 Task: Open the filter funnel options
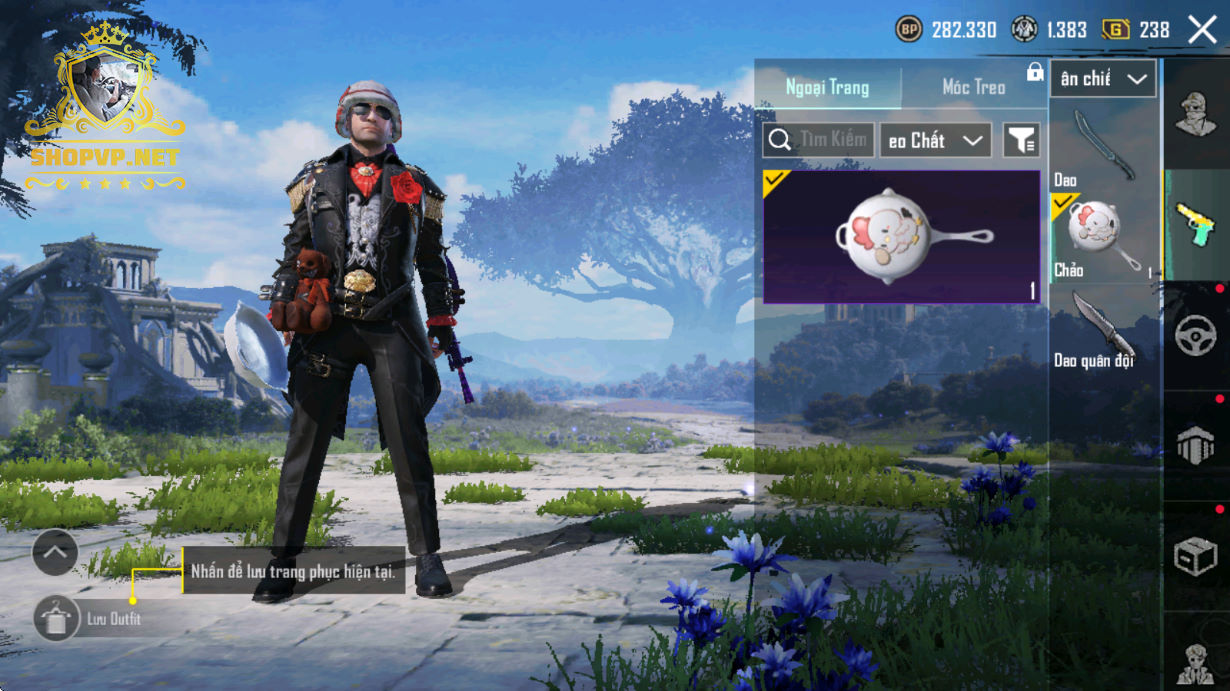[1021, 141]
